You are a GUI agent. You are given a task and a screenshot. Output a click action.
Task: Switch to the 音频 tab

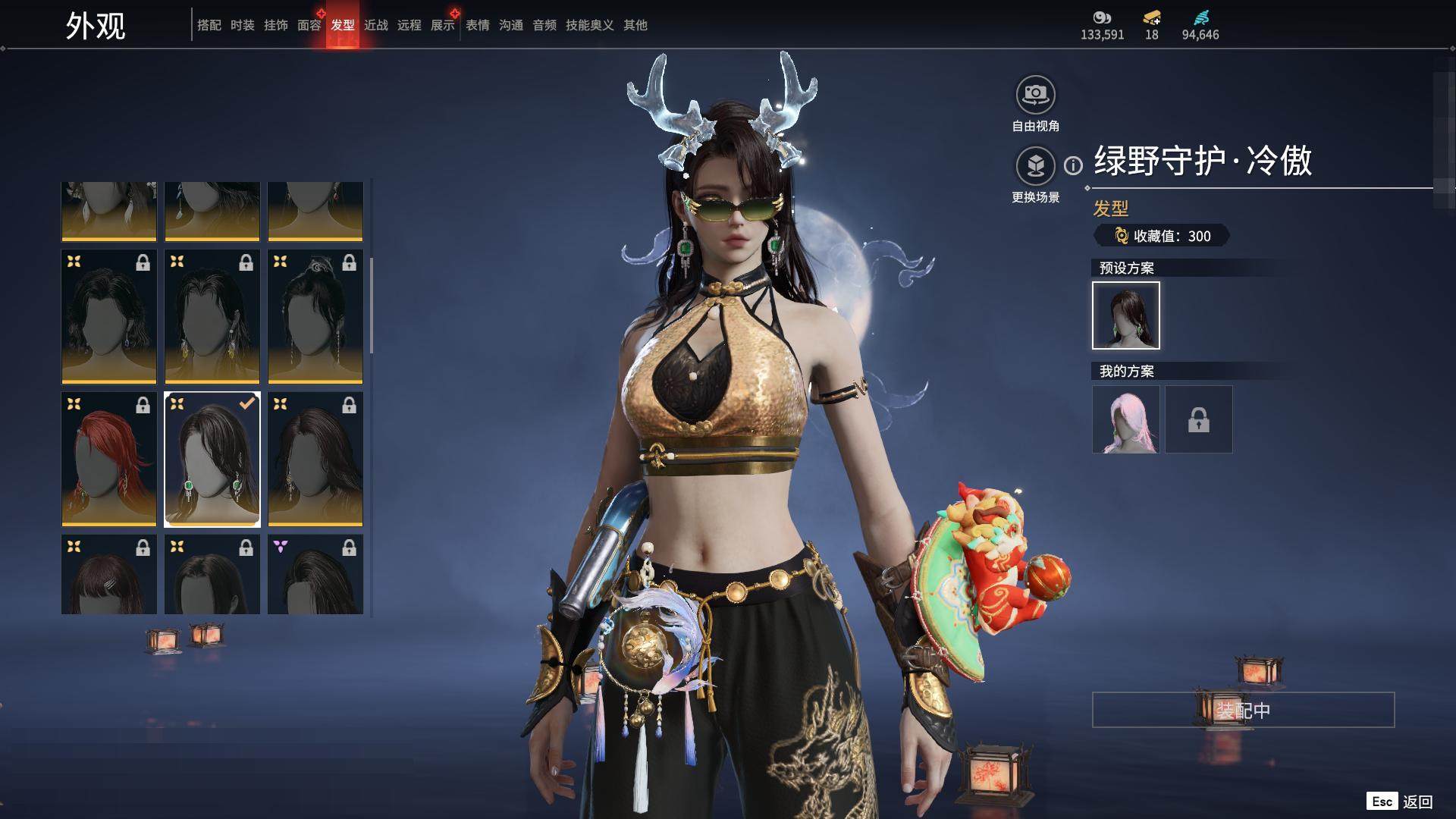(544, 25)
